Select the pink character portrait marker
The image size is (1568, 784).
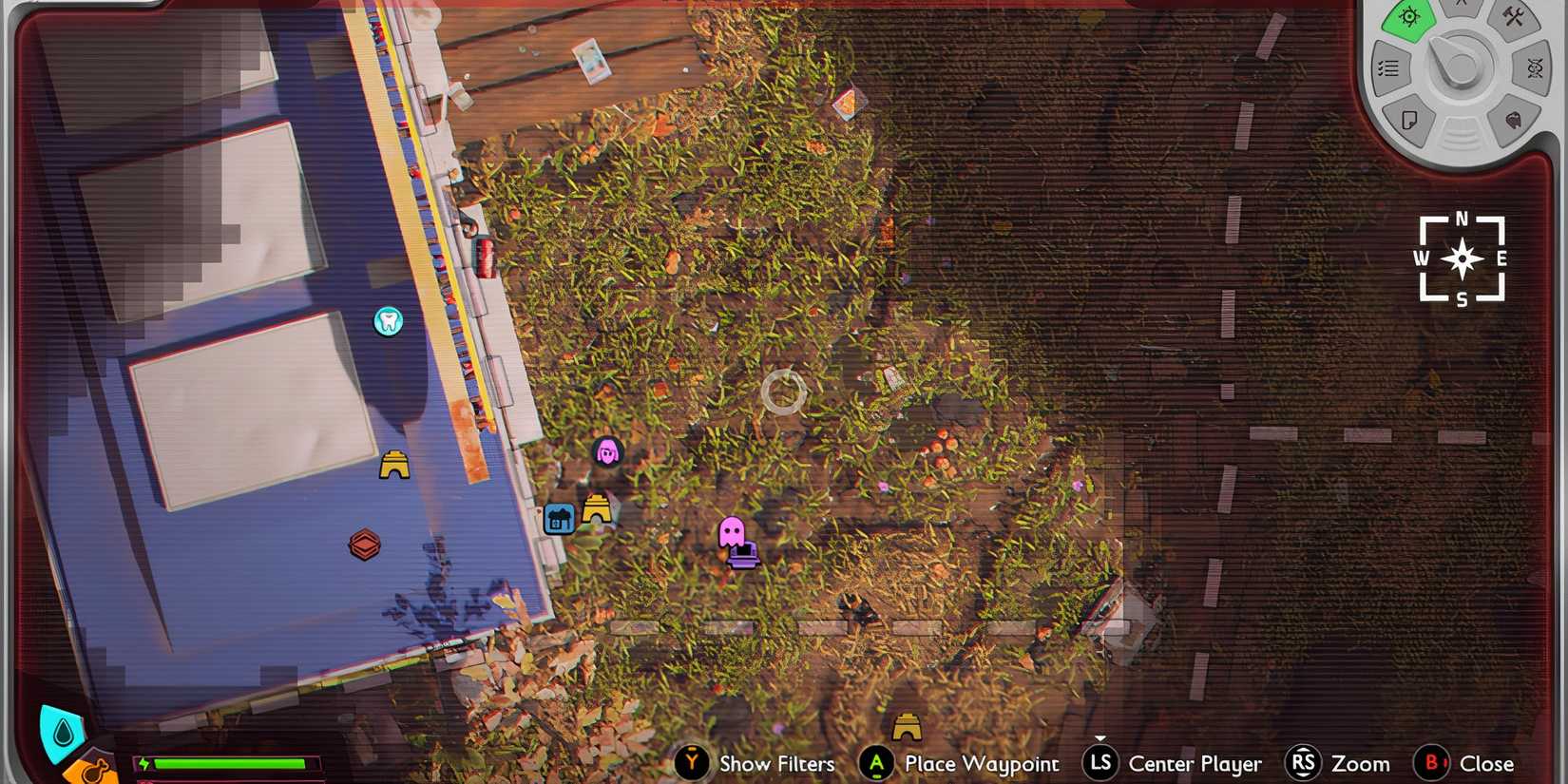click(x=606, y=453)
